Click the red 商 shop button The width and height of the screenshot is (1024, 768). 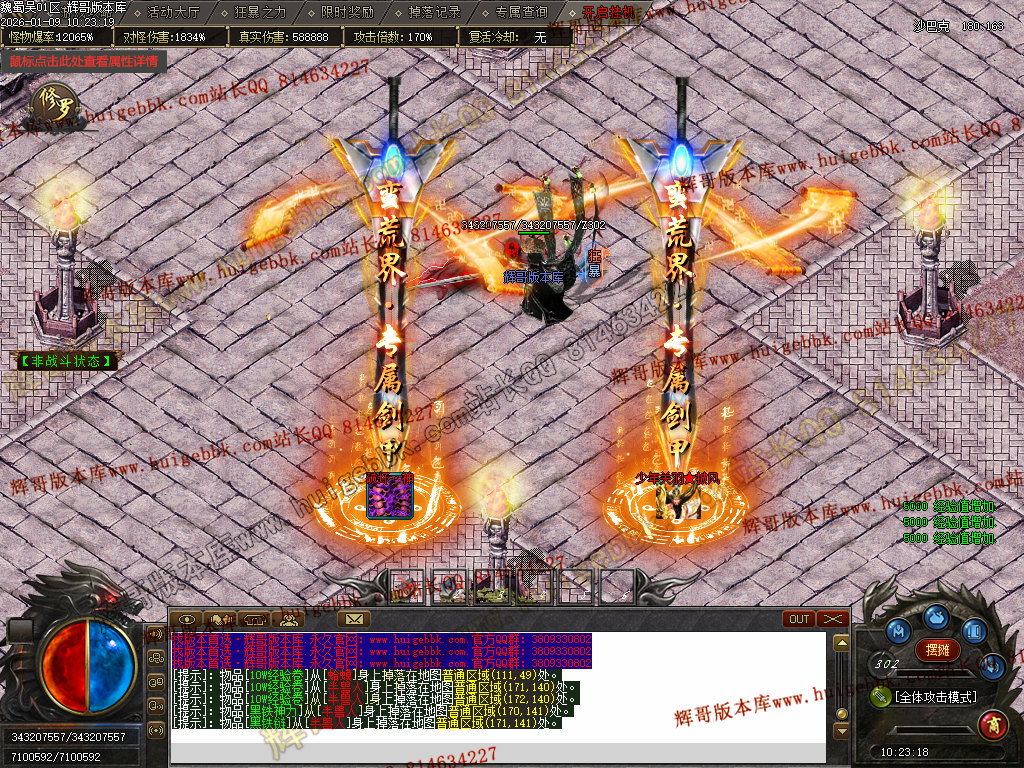click(x=992, y=722)
